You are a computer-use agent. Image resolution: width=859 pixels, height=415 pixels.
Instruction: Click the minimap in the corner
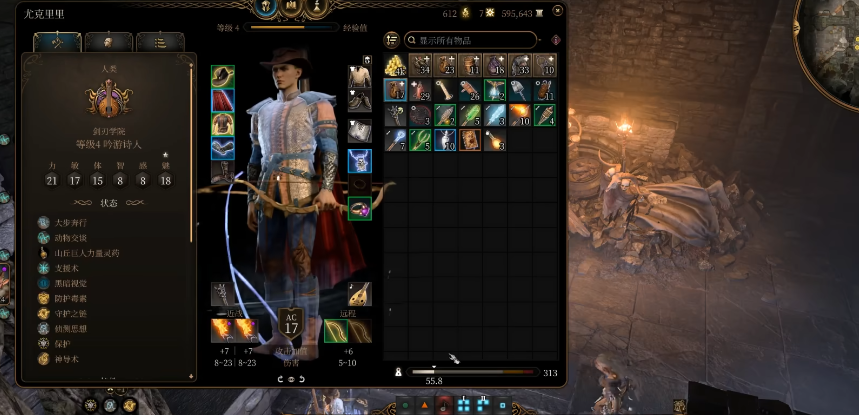point(832,30)
